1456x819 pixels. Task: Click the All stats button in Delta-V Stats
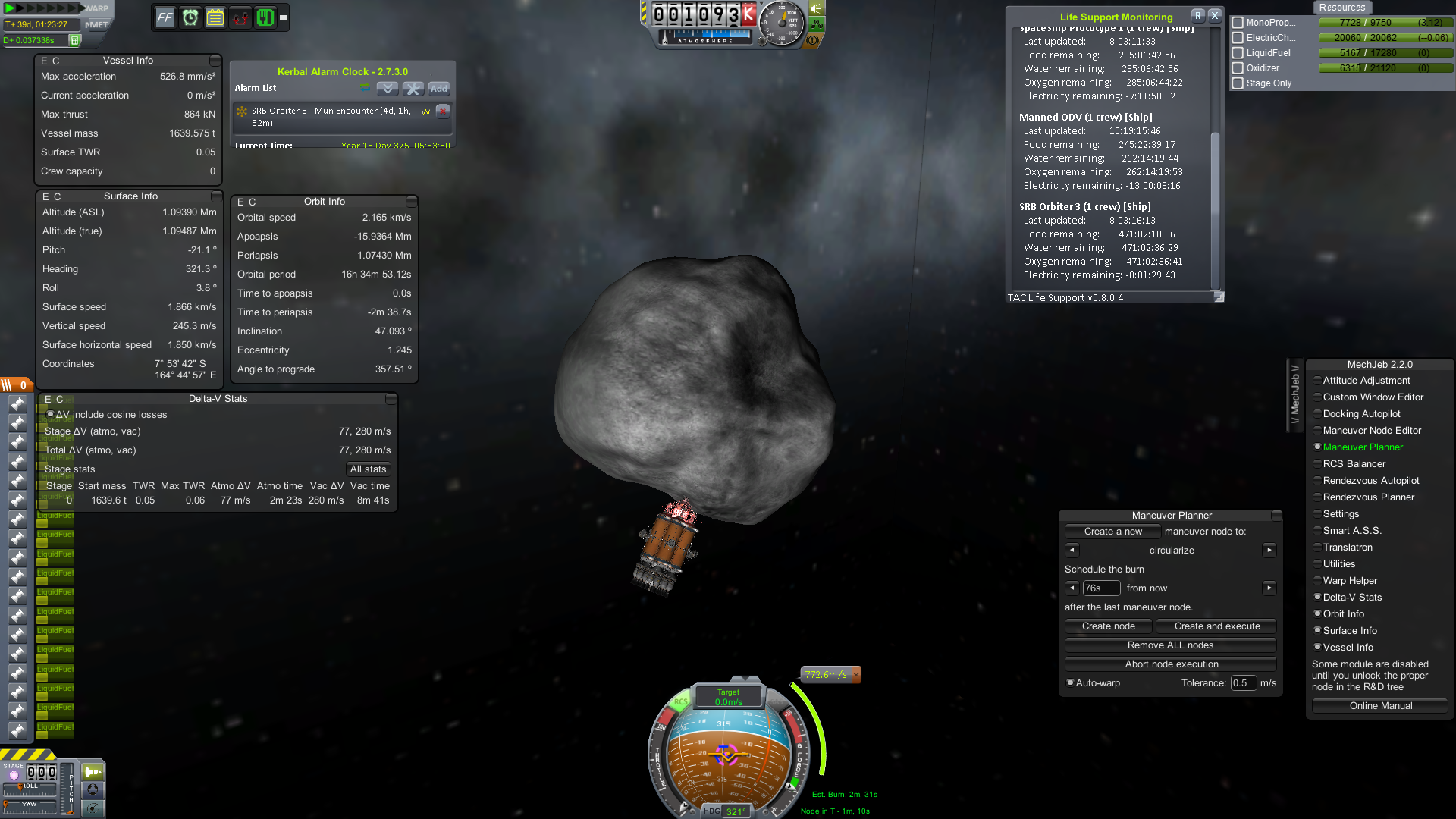[369, 469]
